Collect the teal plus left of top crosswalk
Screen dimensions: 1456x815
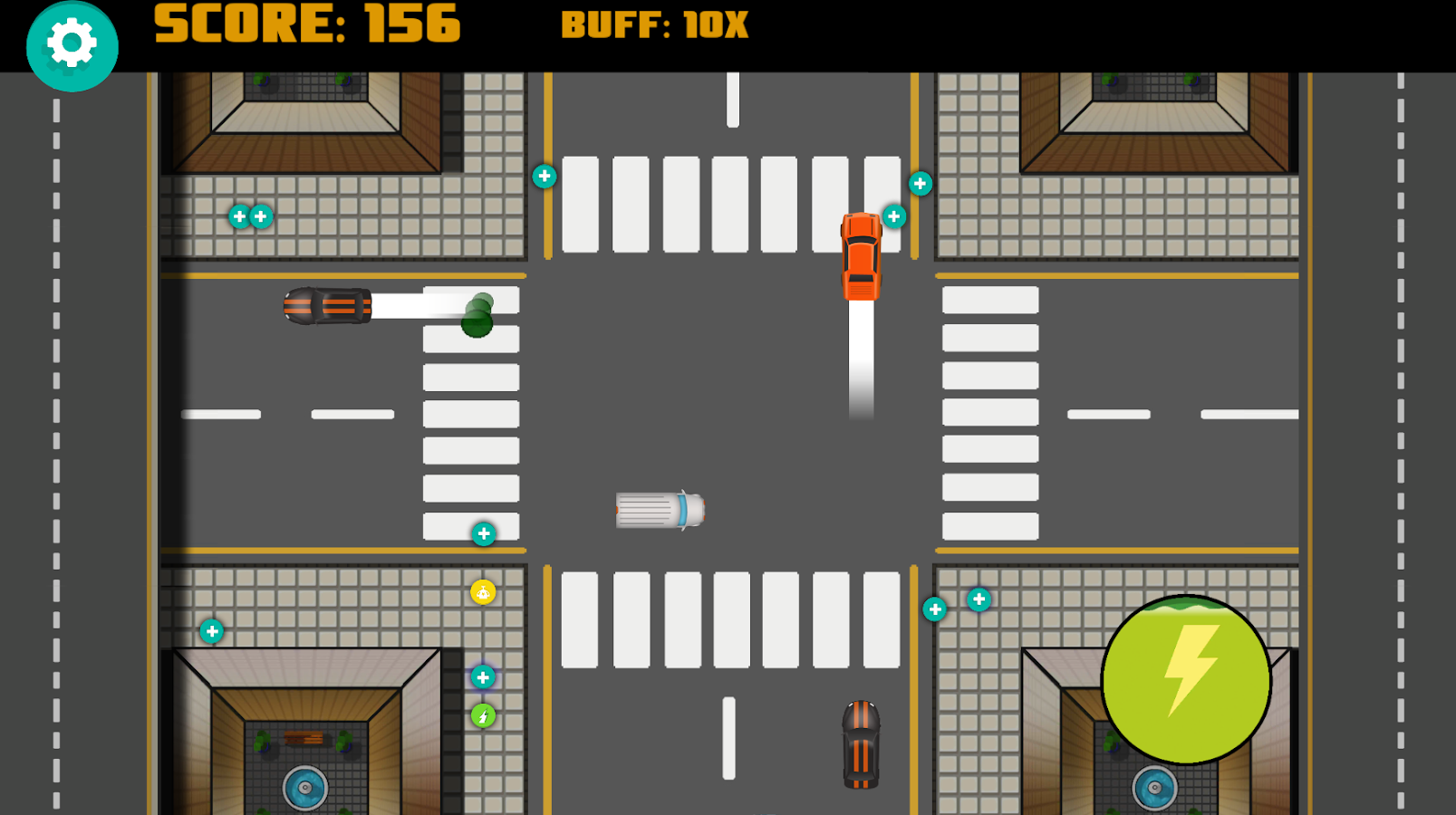544,177
